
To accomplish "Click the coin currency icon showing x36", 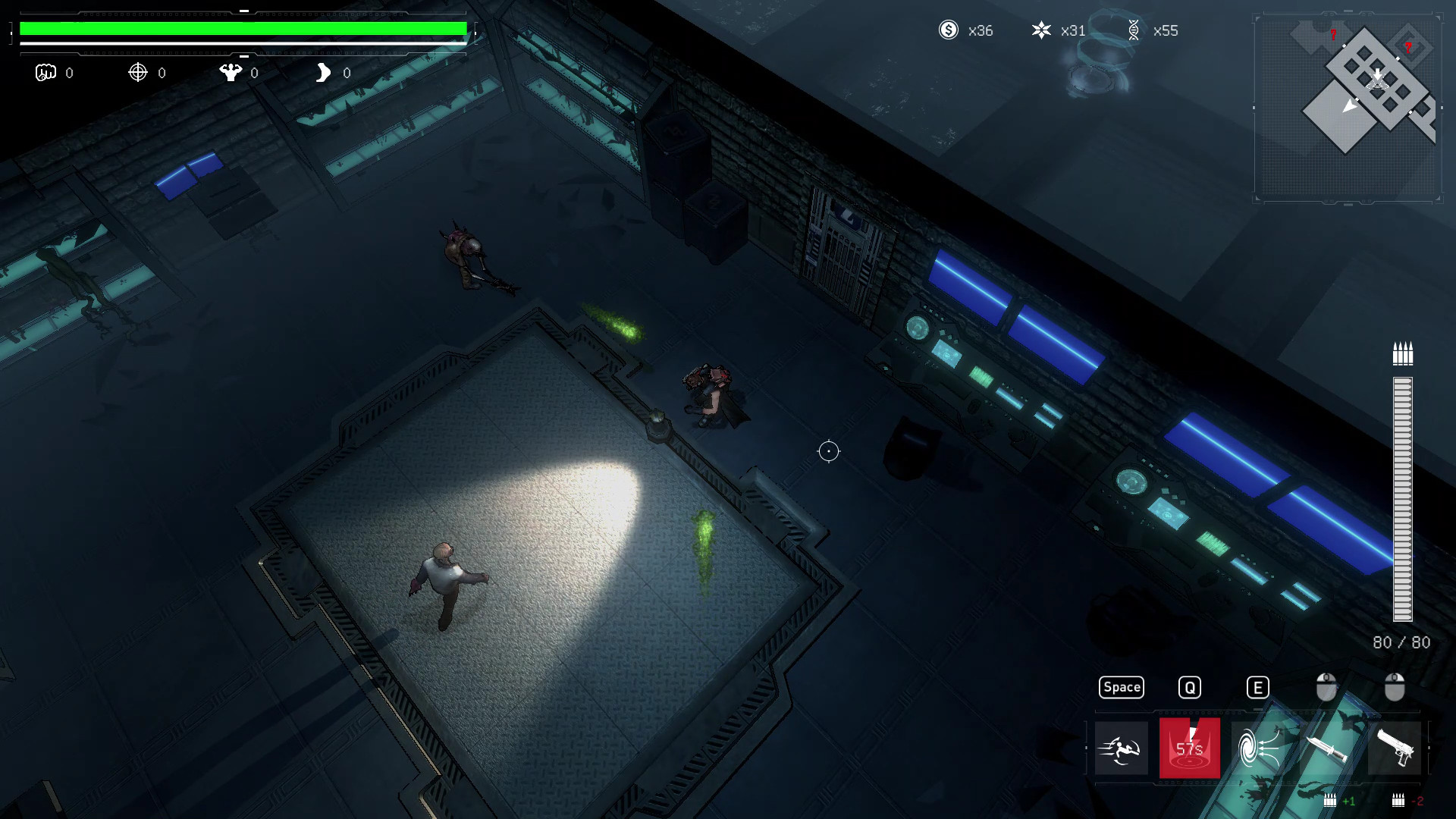I will 949,30.
